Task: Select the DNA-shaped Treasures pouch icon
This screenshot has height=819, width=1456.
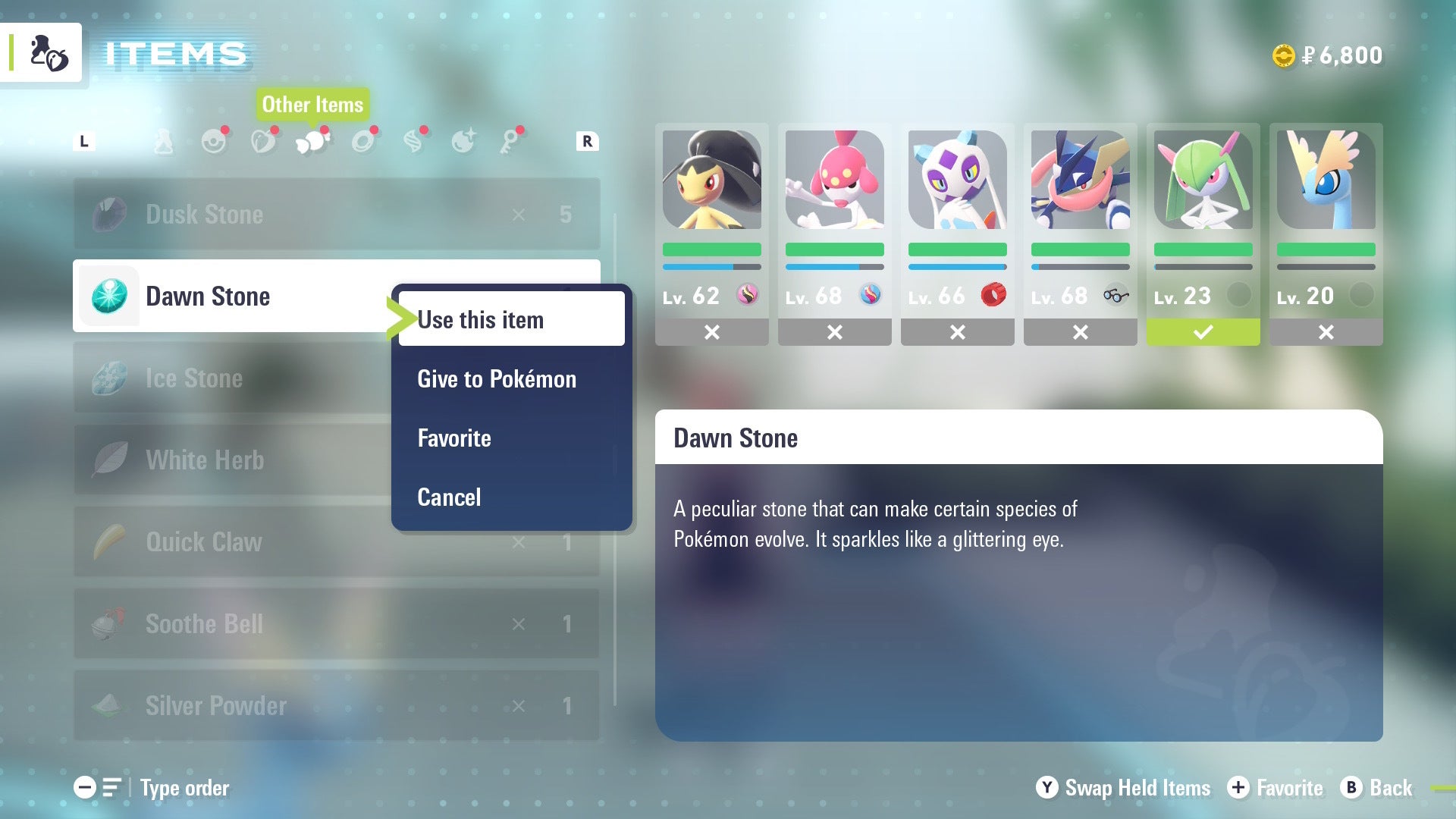Action: click(x=413, y=142)
